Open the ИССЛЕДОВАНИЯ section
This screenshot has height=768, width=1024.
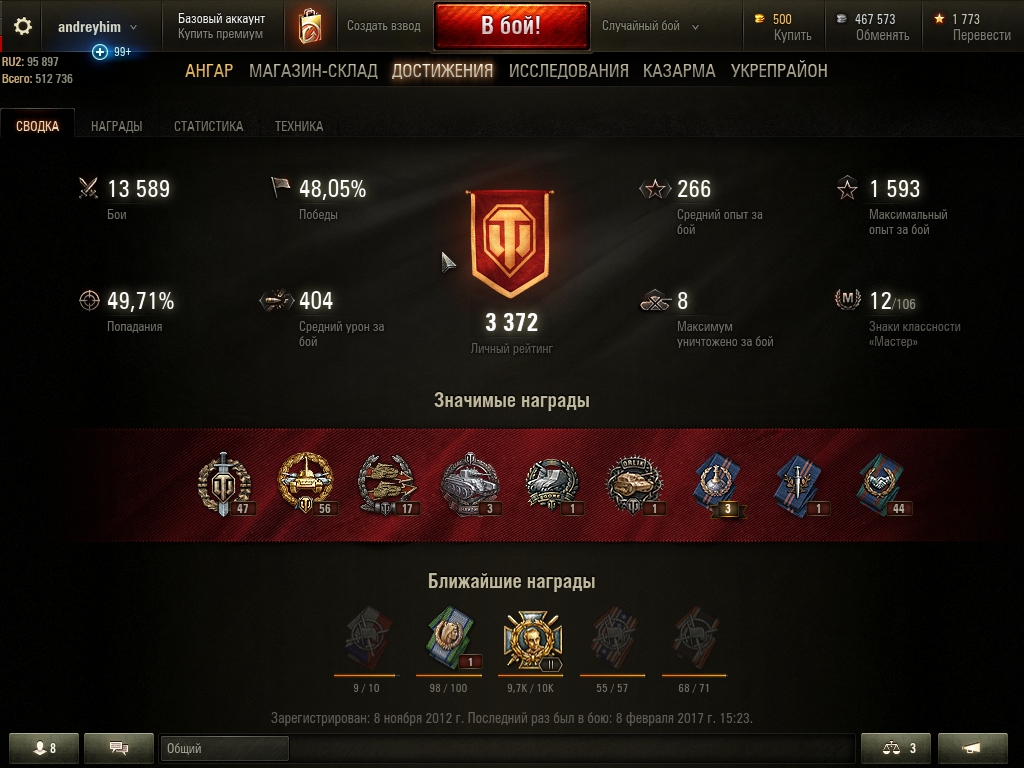568,71
